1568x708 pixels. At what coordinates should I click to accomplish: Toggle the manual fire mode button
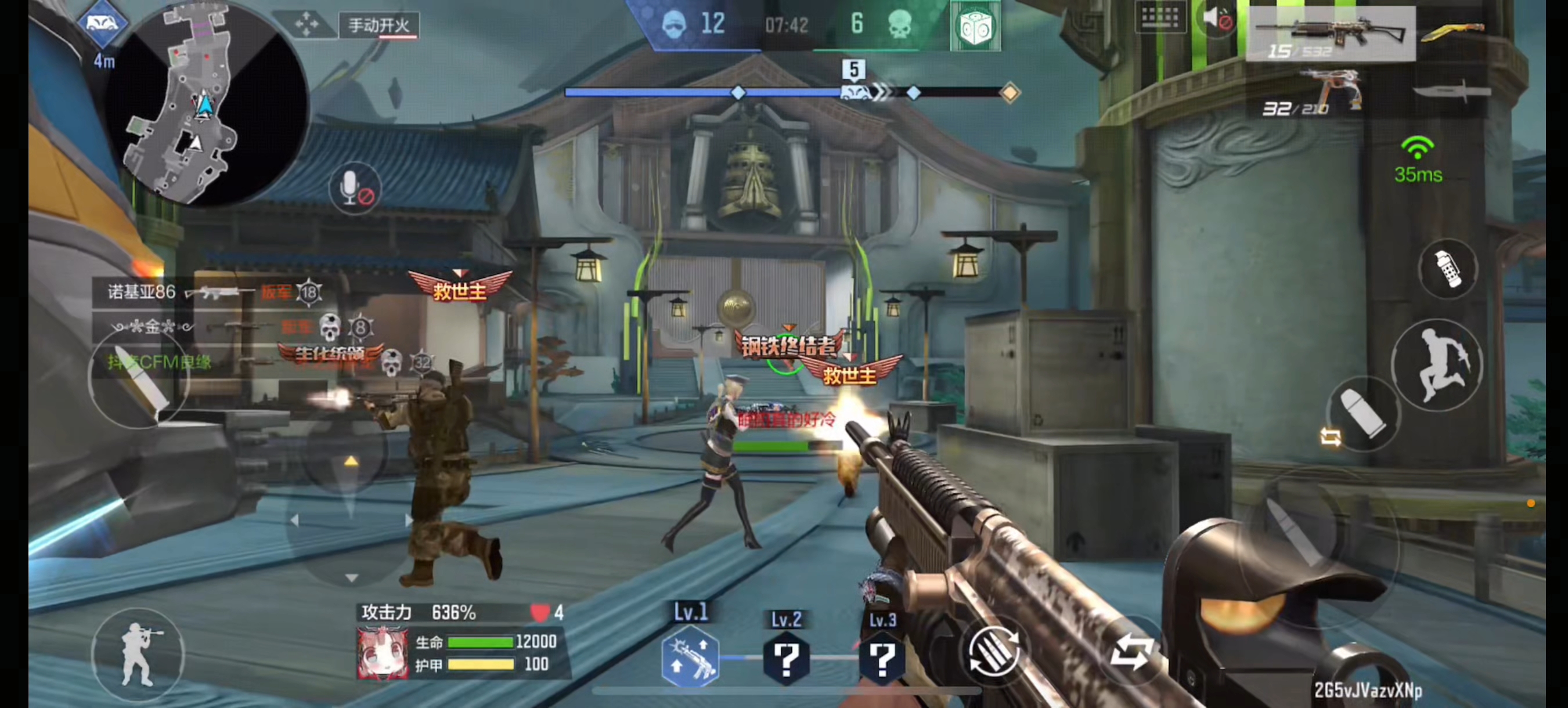(379, 26)
